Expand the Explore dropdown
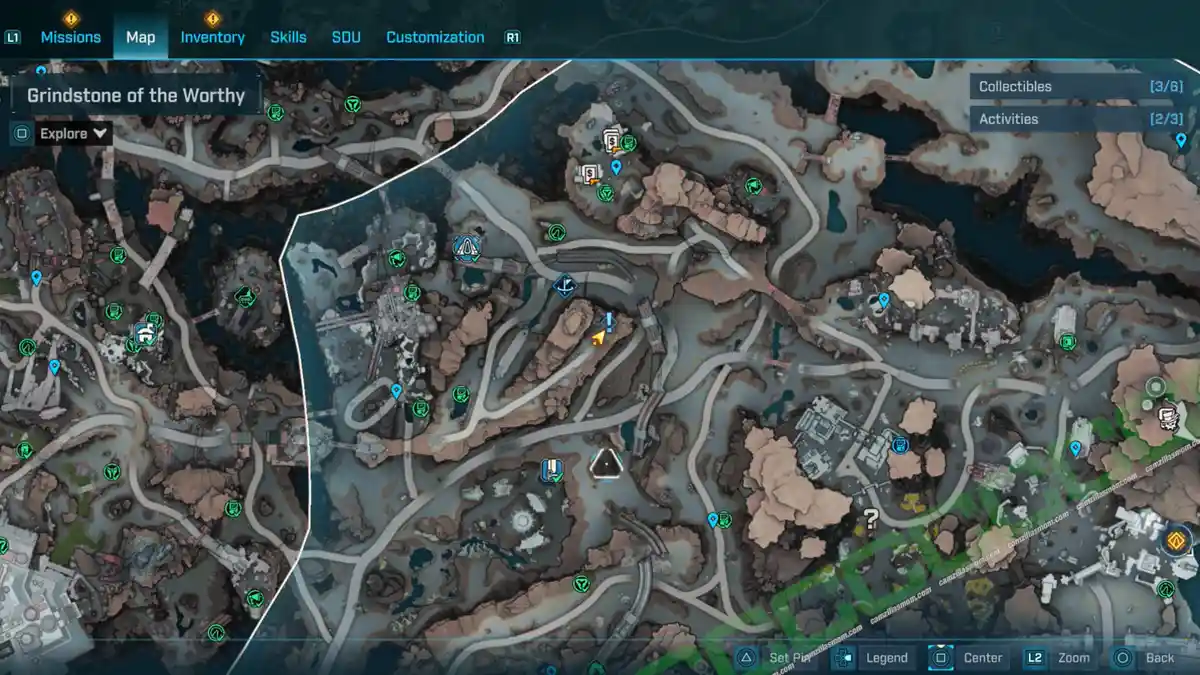 pyautogui.click(x=74, y=133)
